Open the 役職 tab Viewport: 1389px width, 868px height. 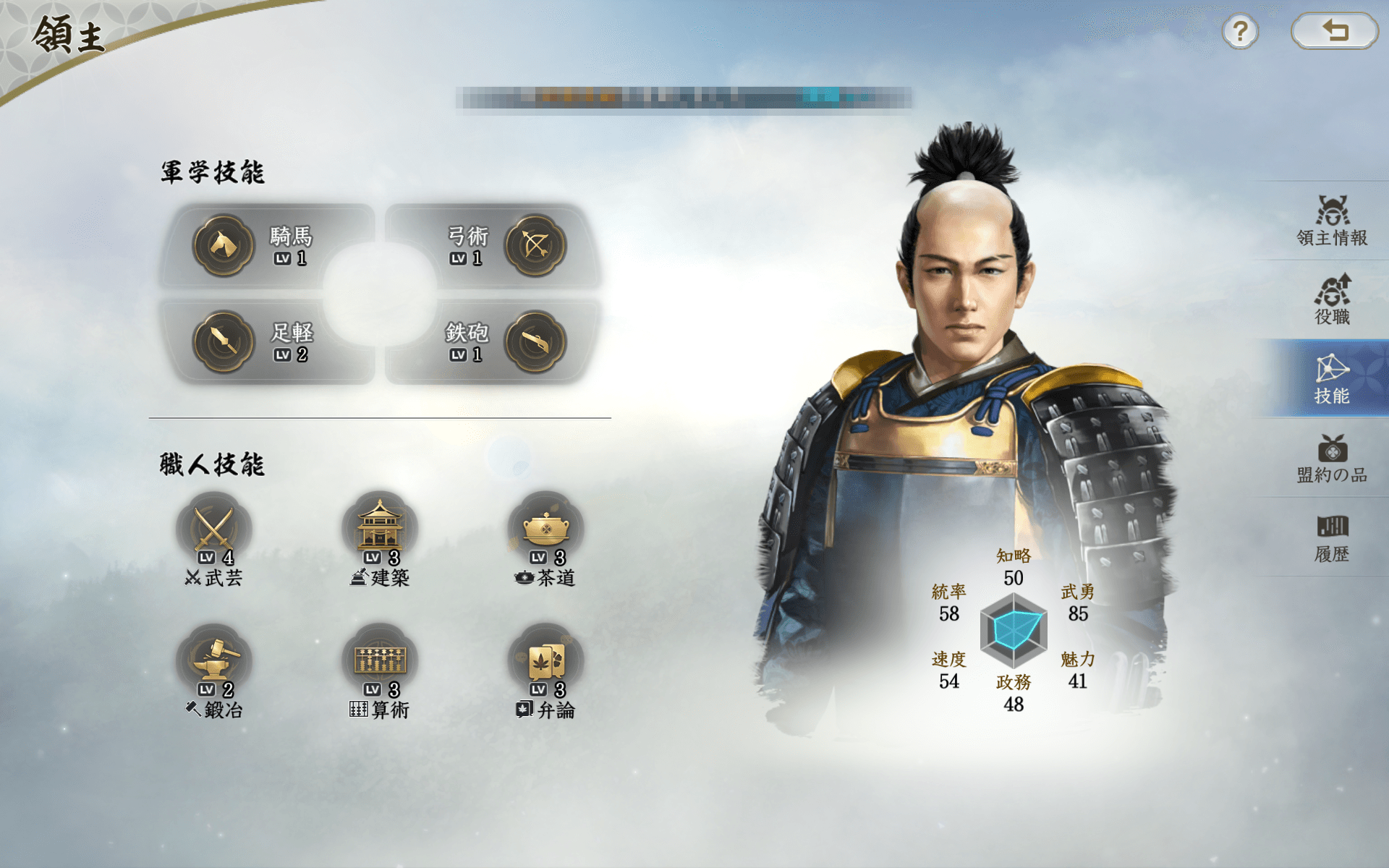tap(1331, 299)
